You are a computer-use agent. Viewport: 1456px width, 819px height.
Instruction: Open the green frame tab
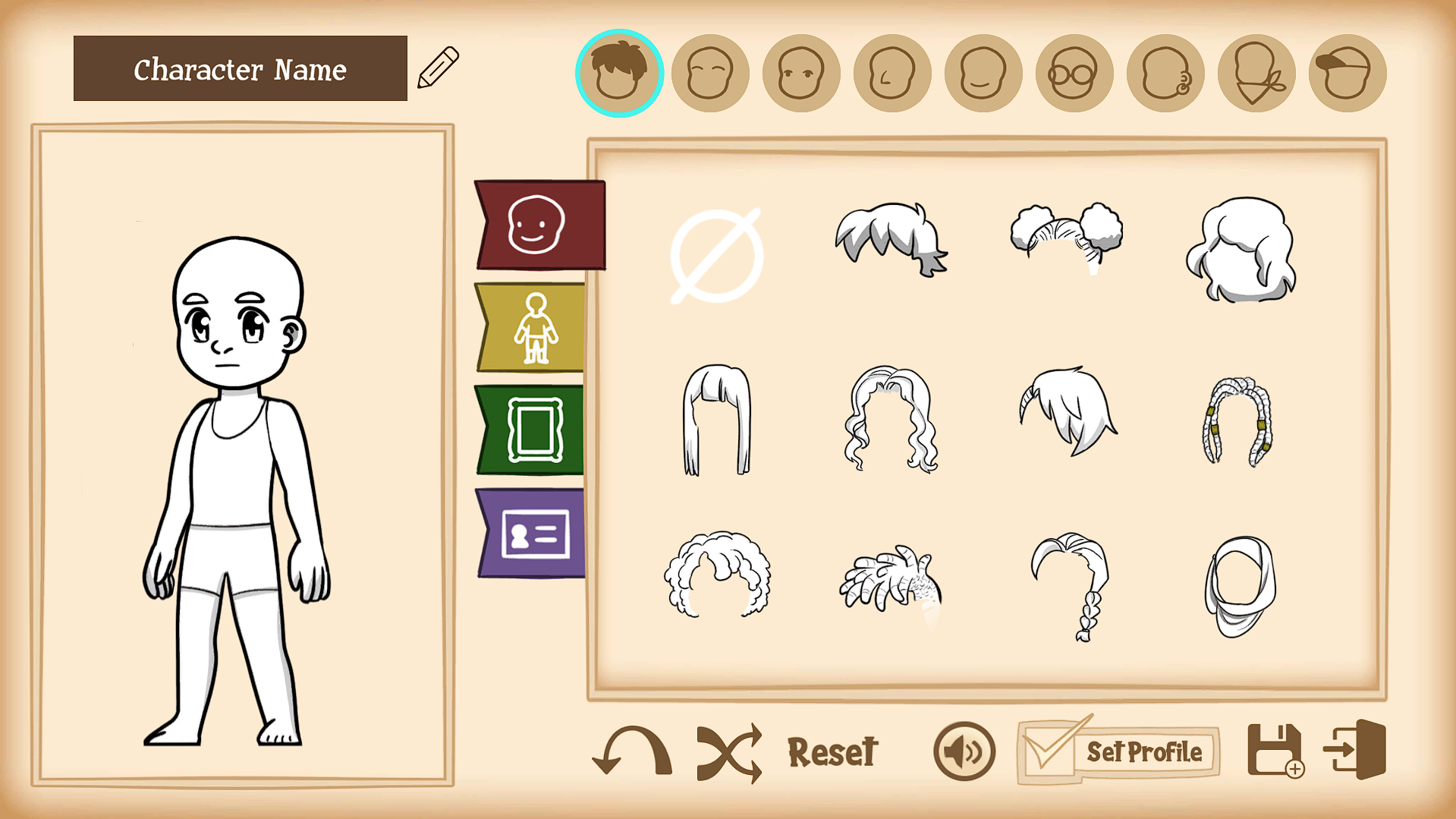click(x=536, y=430)
